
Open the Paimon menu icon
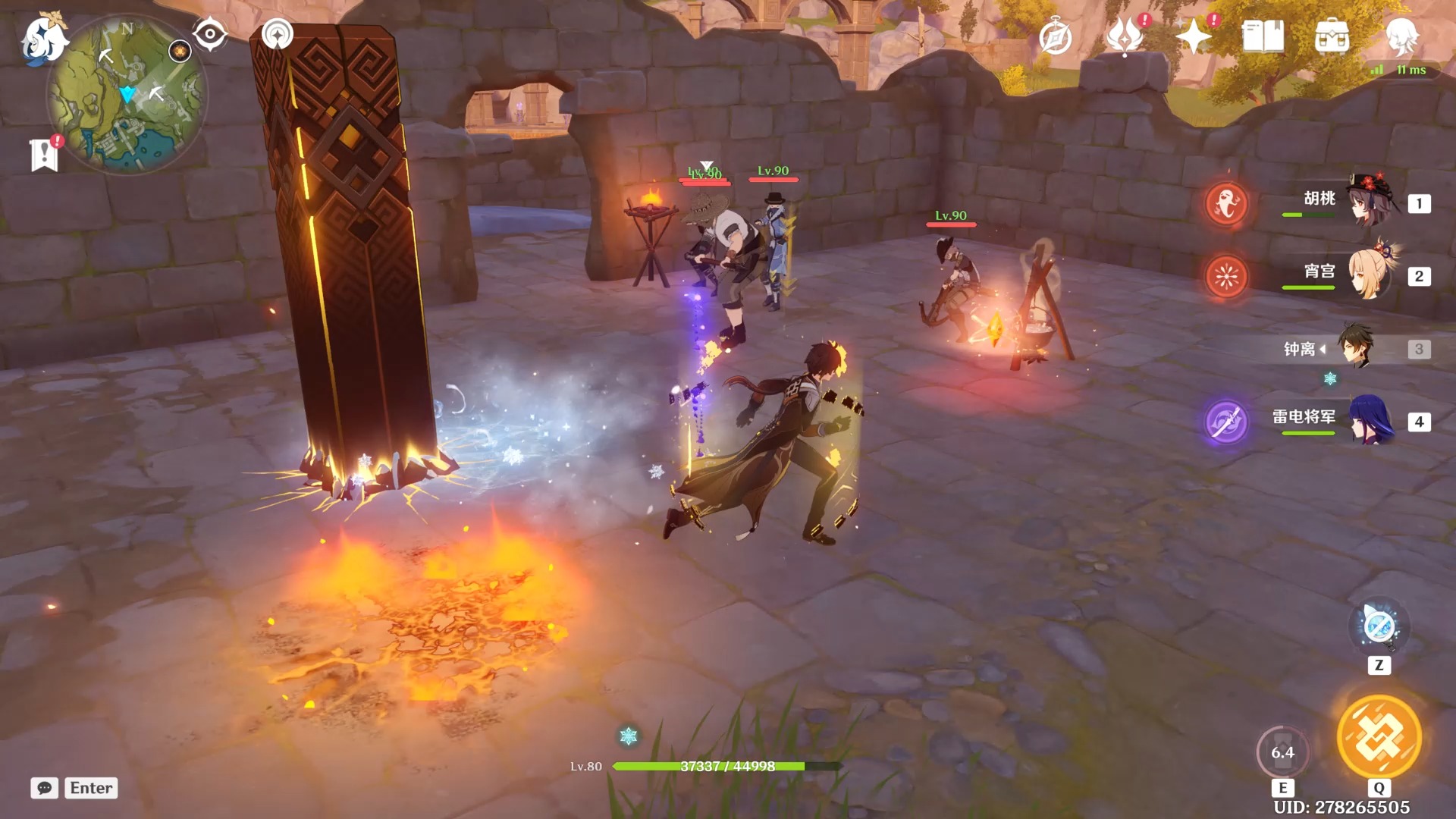point(42,38)
